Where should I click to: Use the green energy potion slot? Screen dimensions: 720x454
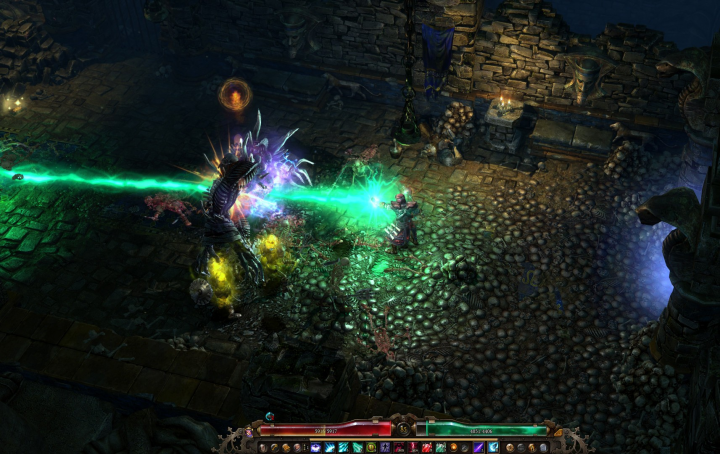click(x=440, y=447)
